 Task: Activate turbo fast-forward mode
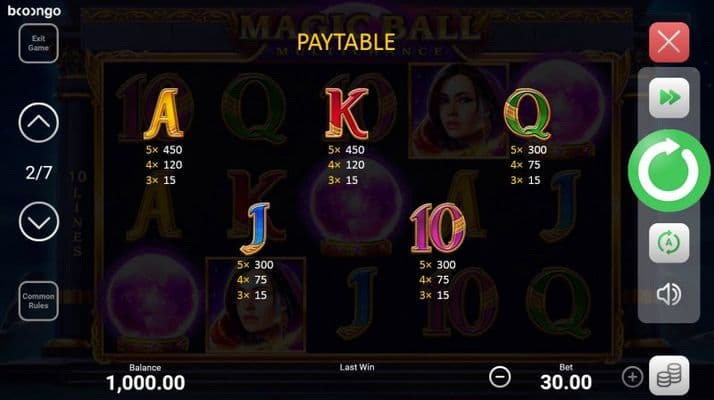(x=668, y=98)
